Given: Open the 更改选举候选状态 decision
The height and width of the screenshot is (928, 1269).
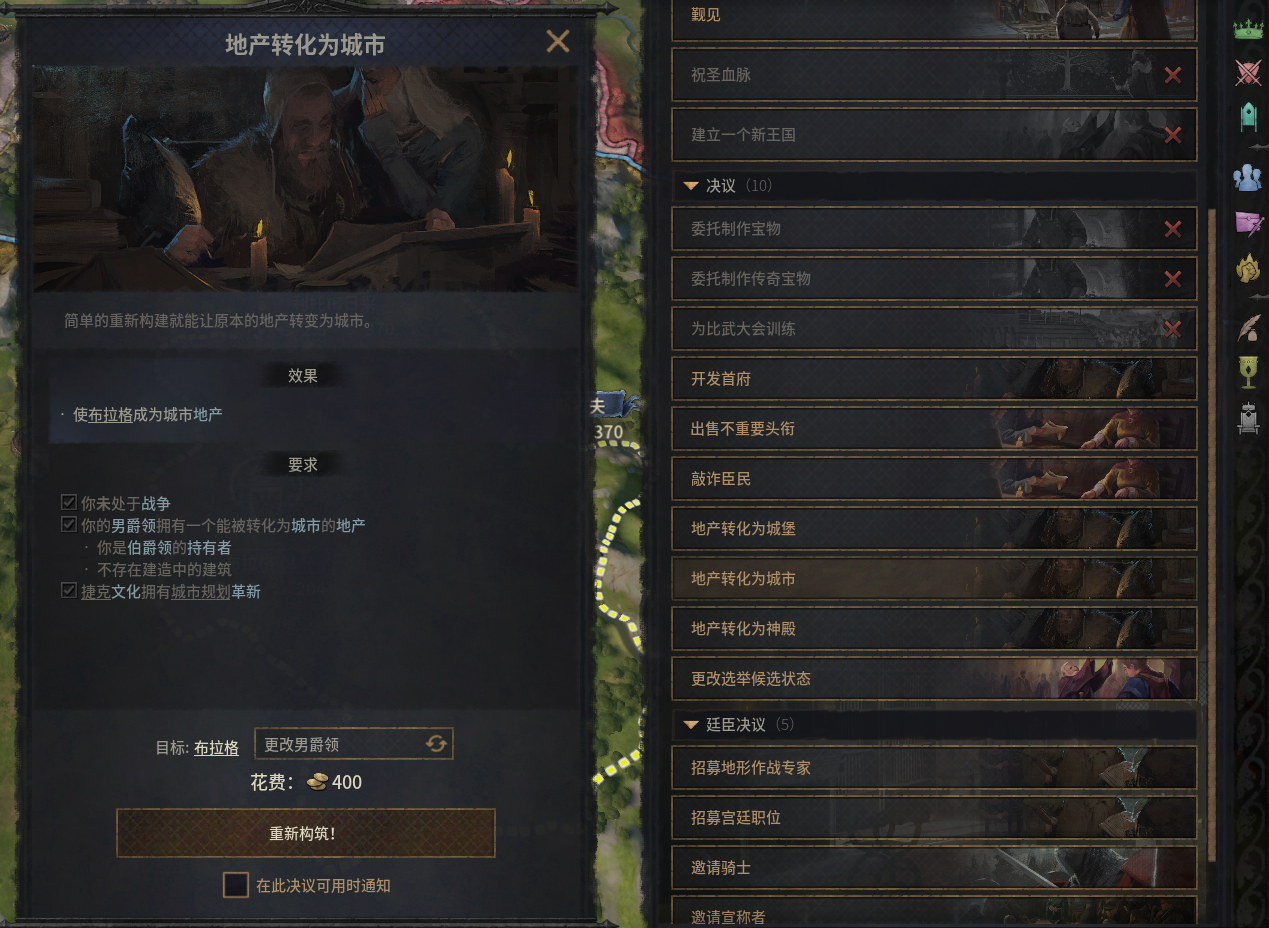Looking at the screenshot, I should [x=933, y=679].
